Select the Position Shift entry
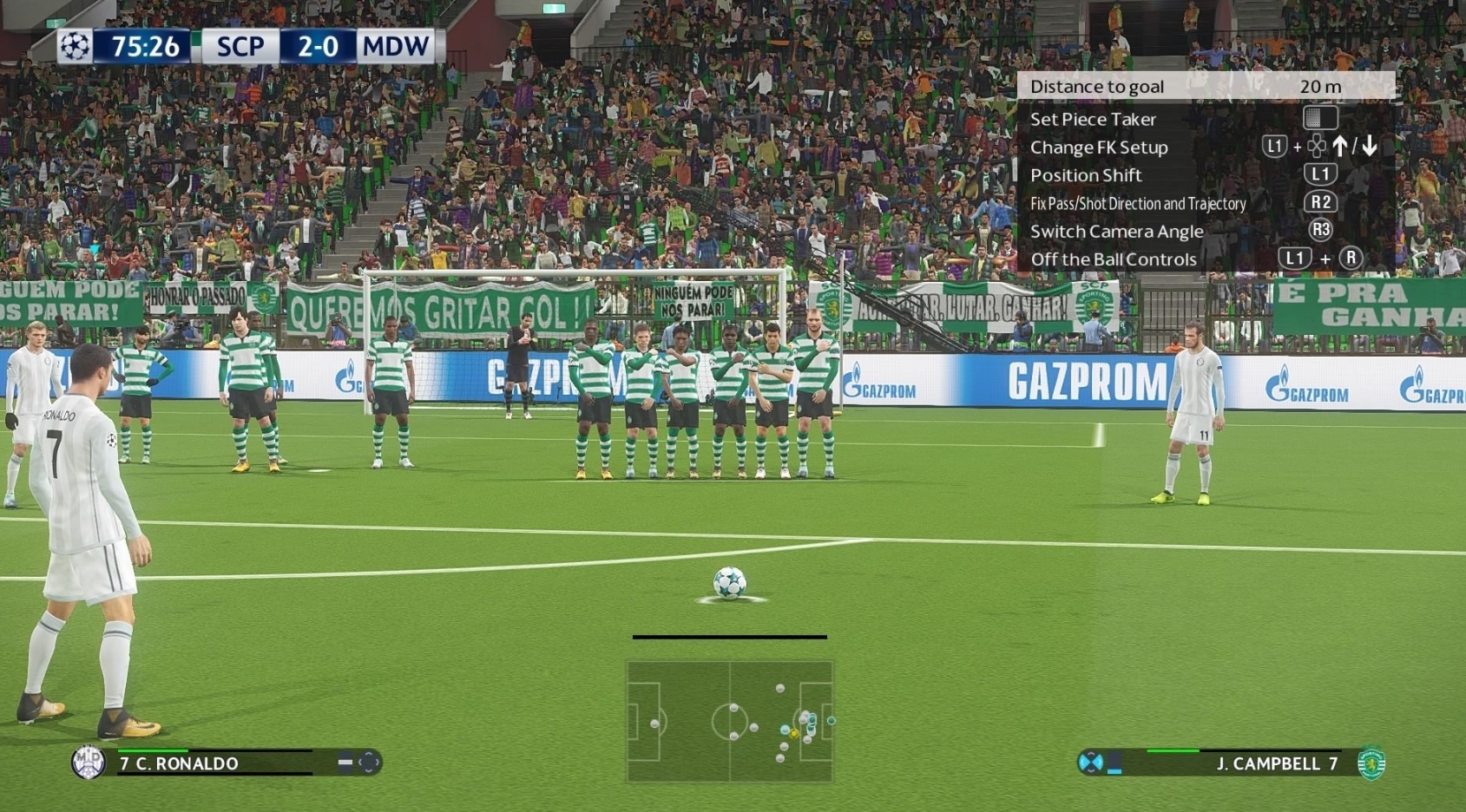This screenshot has width=1466, height=812. click(x=1086, y=175)
